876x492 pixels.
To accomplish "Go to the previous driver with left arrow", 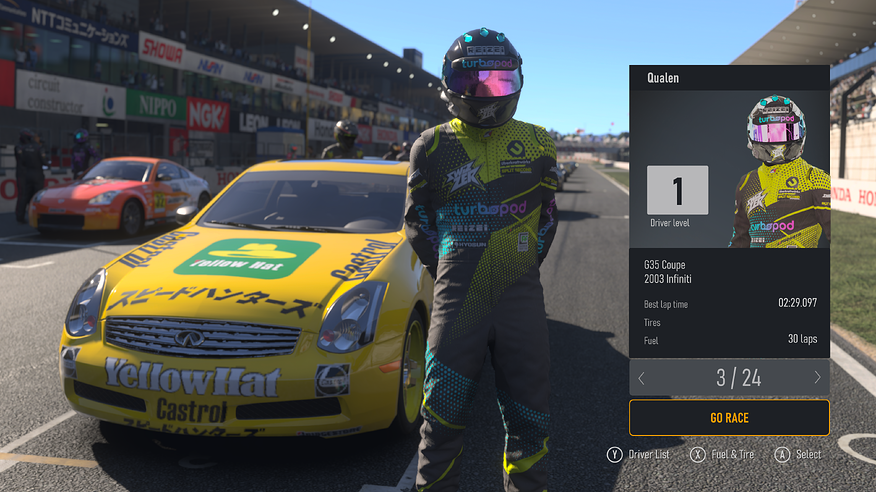I will click(x=642, y=378).
